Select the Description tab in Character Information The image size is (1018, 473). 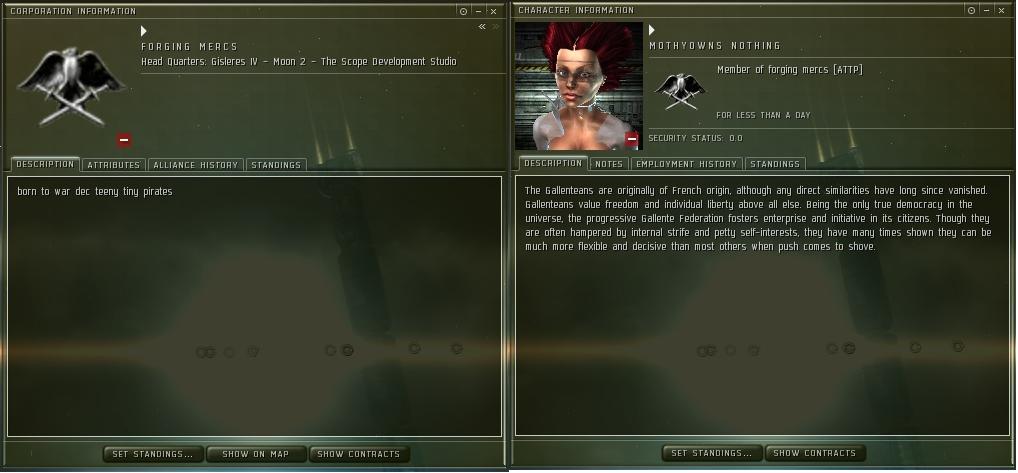coord(553,163)
